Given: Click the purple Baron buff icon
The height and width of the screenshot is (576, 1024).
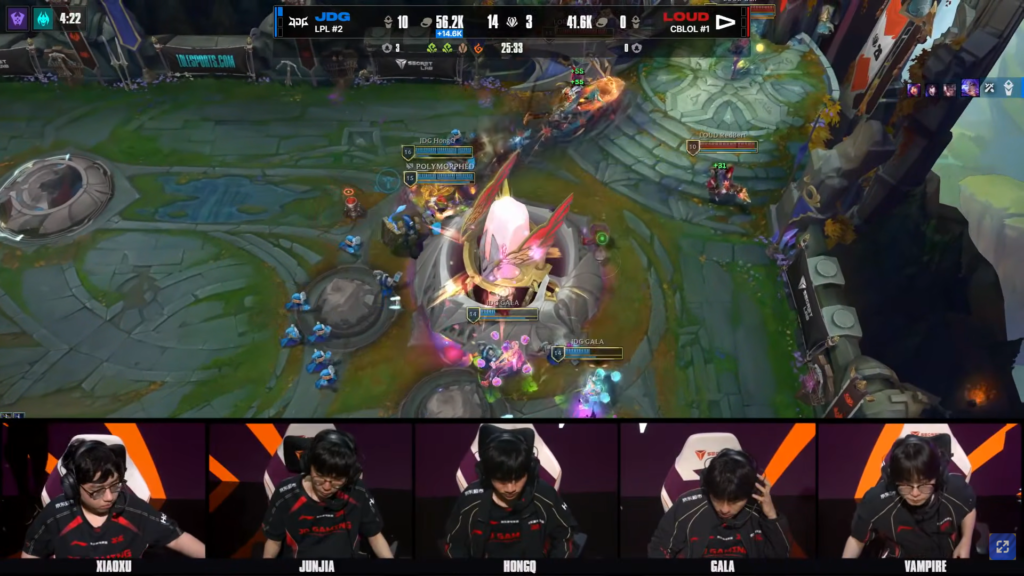Looking at the screenshot, I should [18, 18].
